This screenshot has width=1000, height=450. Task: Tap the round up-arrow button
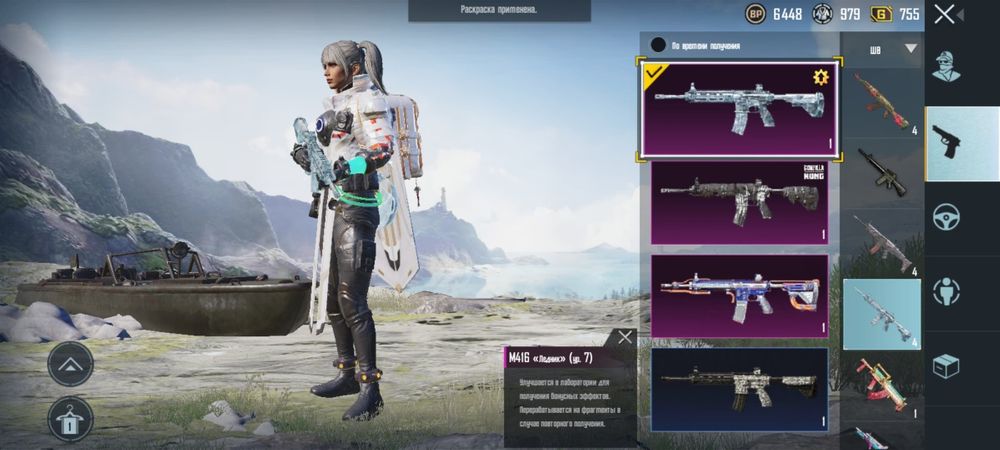(x=70, y=364)
